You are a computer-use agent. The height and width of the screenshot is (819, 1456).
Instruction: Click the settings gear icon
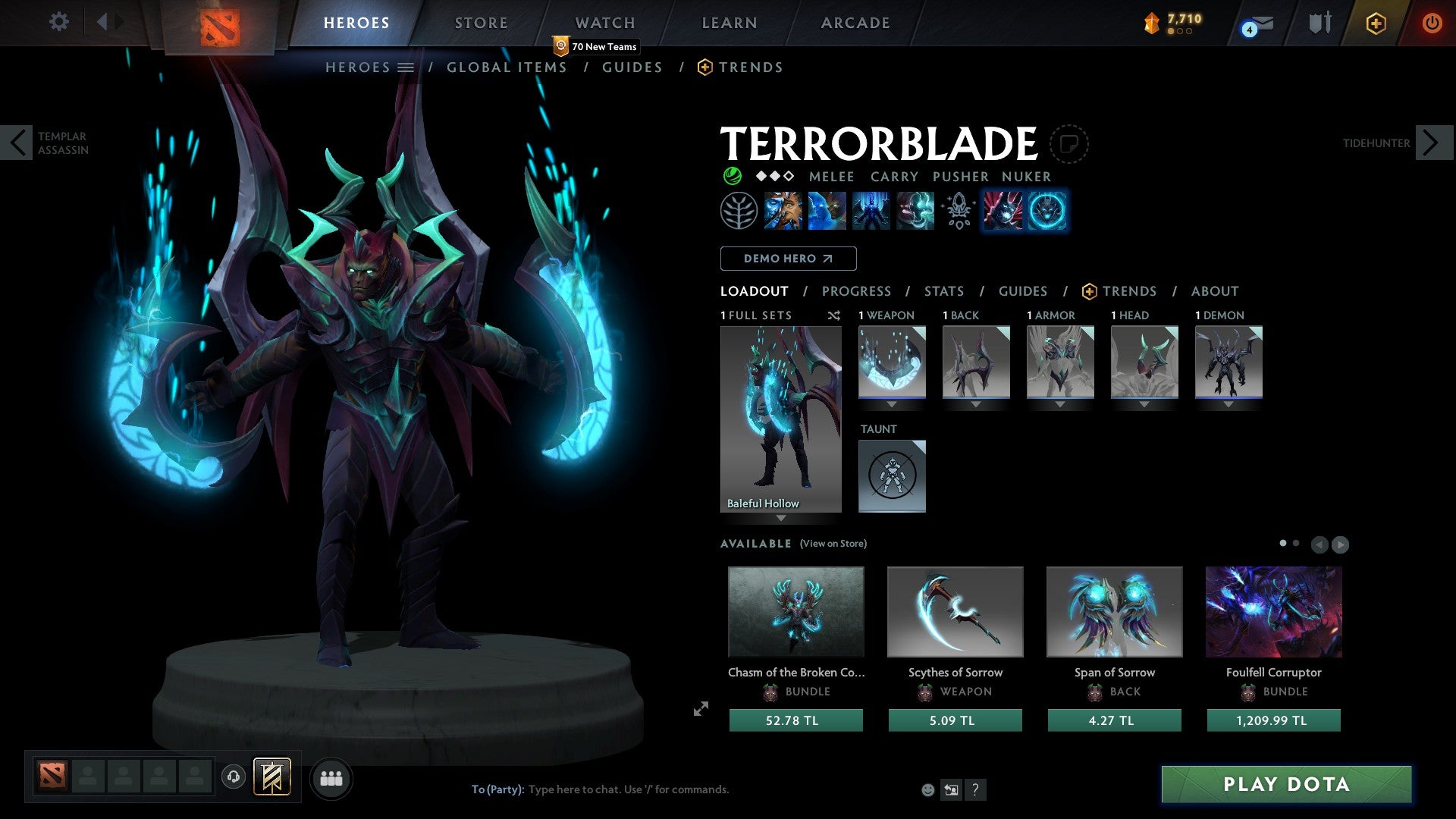(58, 22)
